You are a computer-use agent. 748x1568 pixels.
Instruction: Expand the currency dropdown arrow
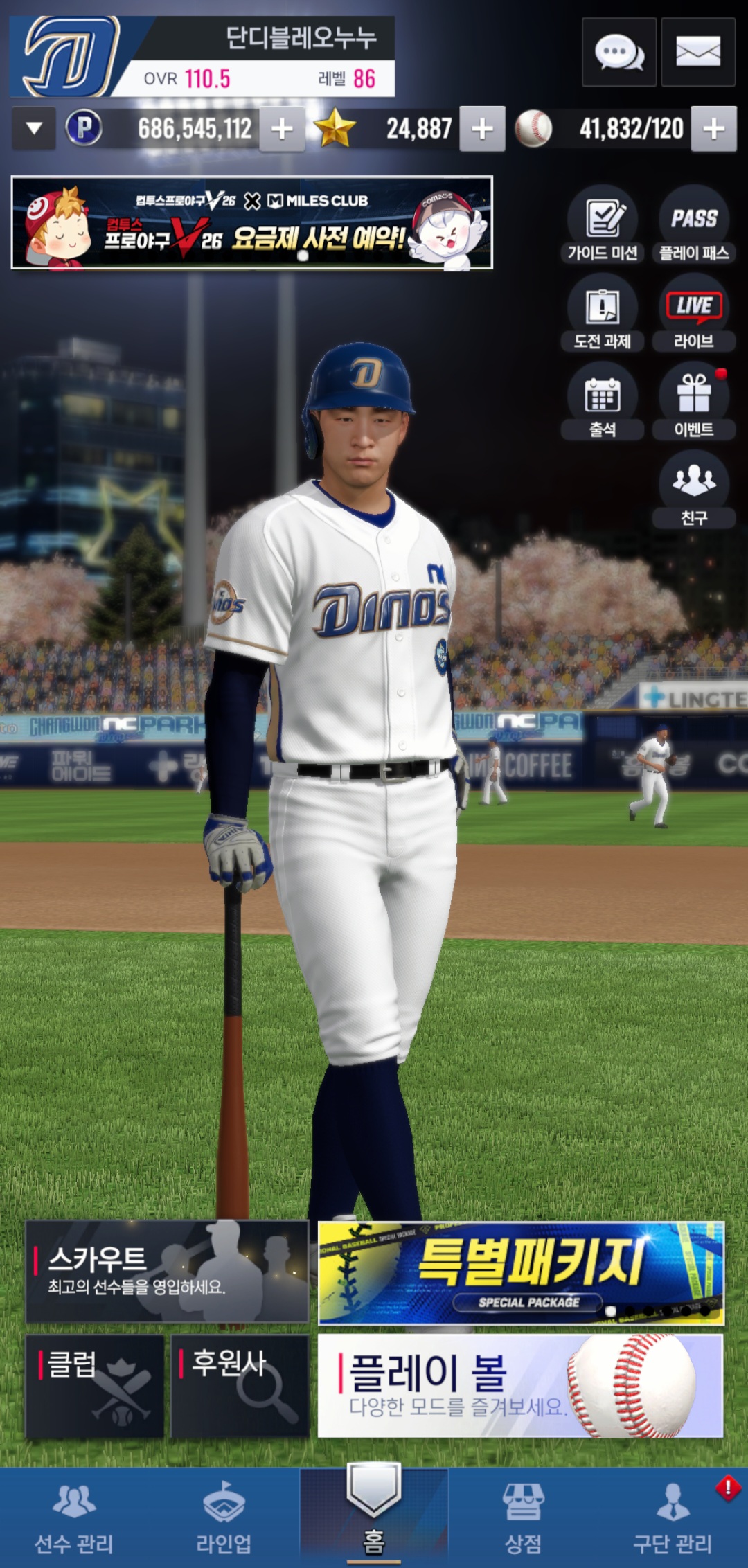pos(34,128)
